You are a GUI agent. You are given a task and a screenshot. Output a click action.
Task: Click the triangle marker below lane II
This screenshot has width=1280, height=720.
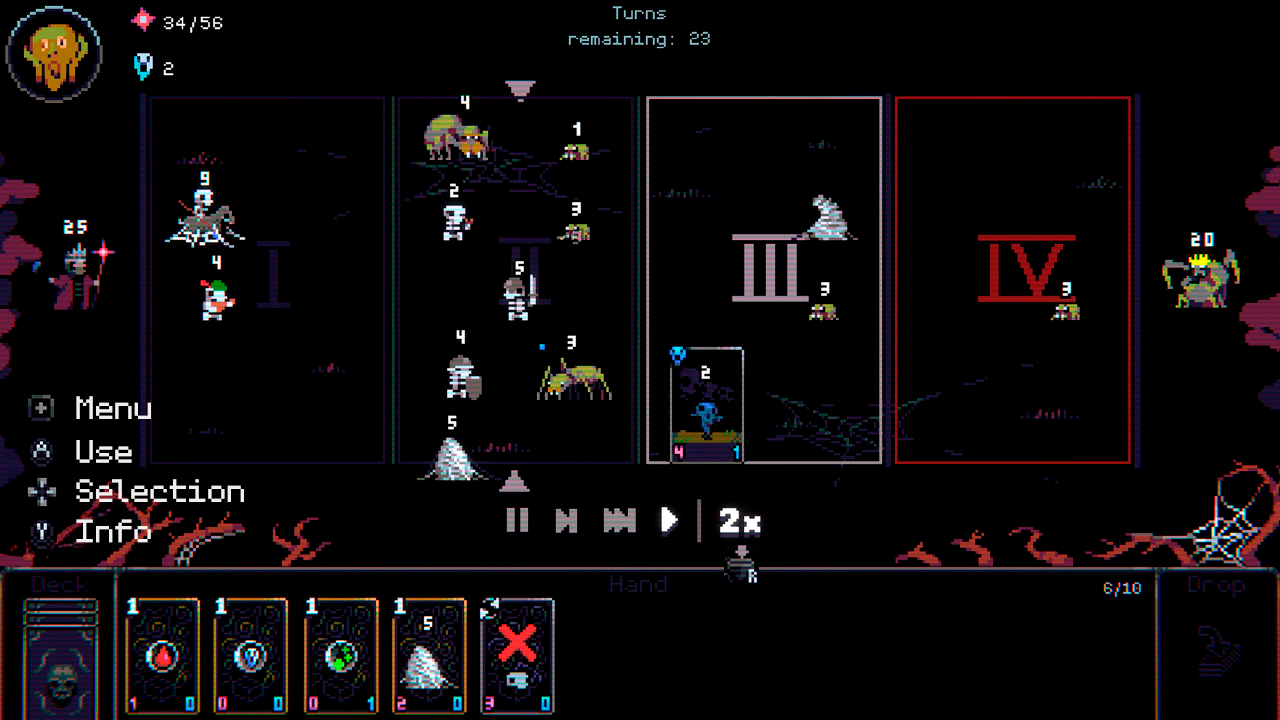[514, 482]
